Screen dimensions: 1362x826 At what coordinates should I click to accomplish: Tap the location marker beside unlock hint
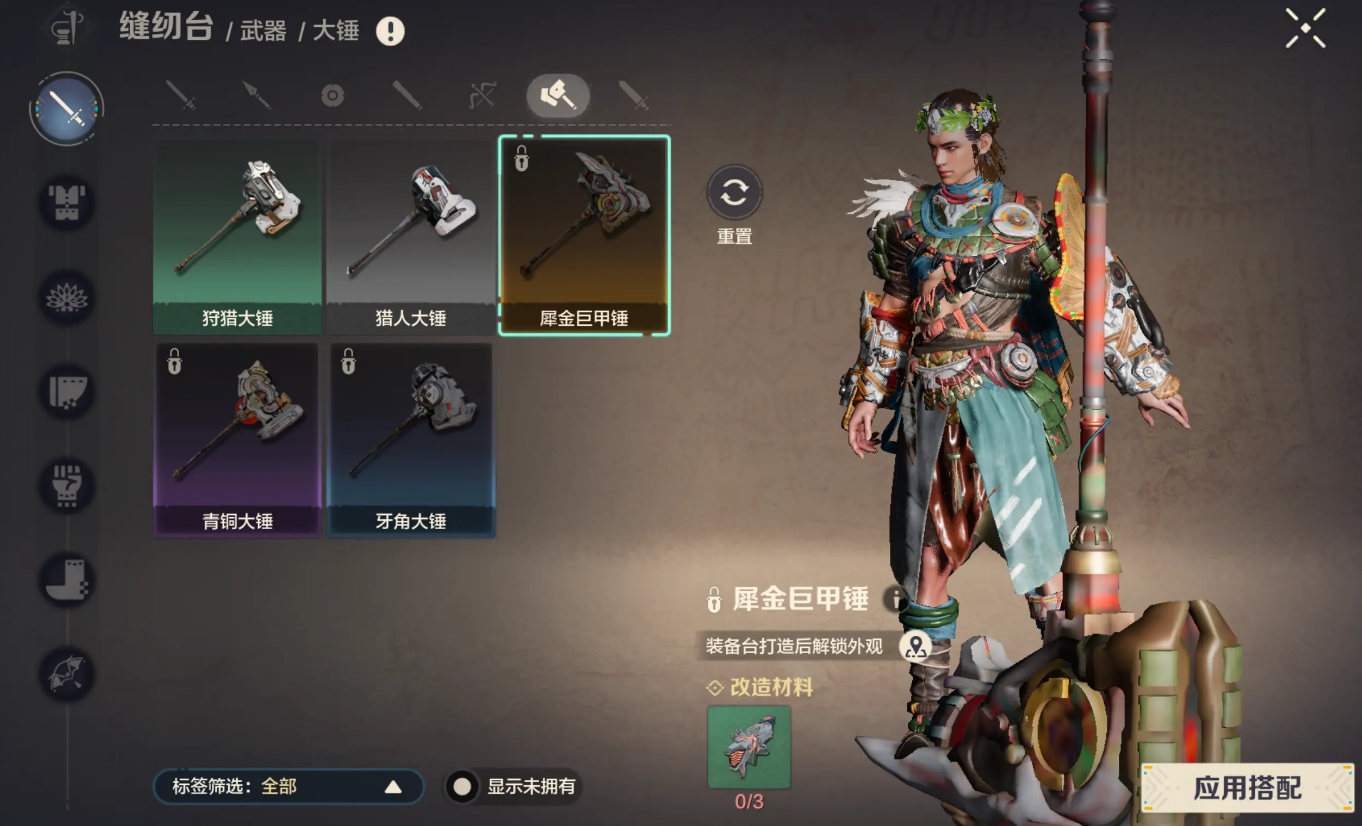coord(914,647)
